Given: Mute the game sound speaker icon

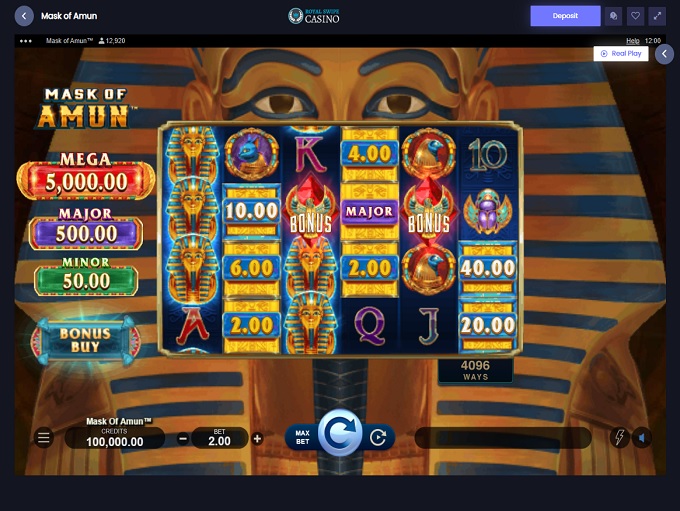Looking at the screenshot, I should tap(642, 438).
